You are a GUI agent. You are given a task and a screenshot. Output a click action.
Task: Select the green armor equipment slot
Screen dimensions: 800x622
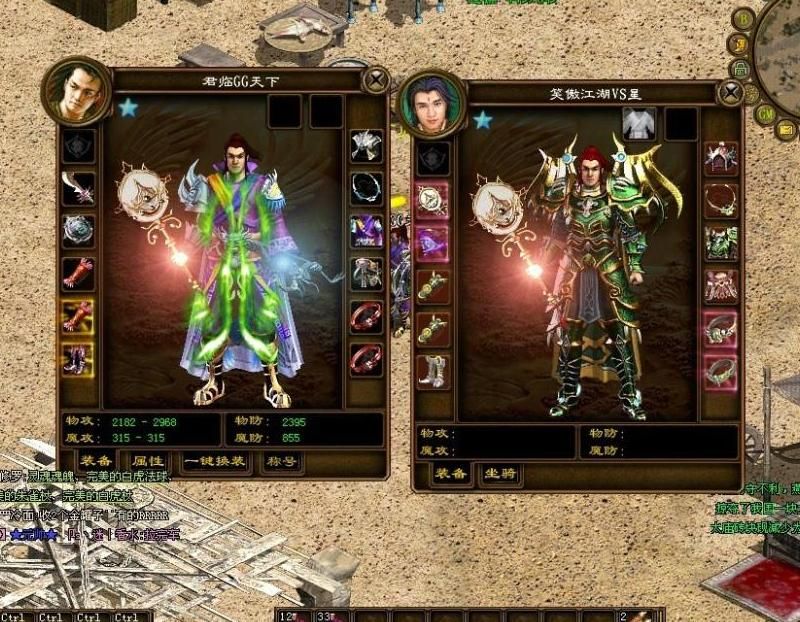(720, 243)
